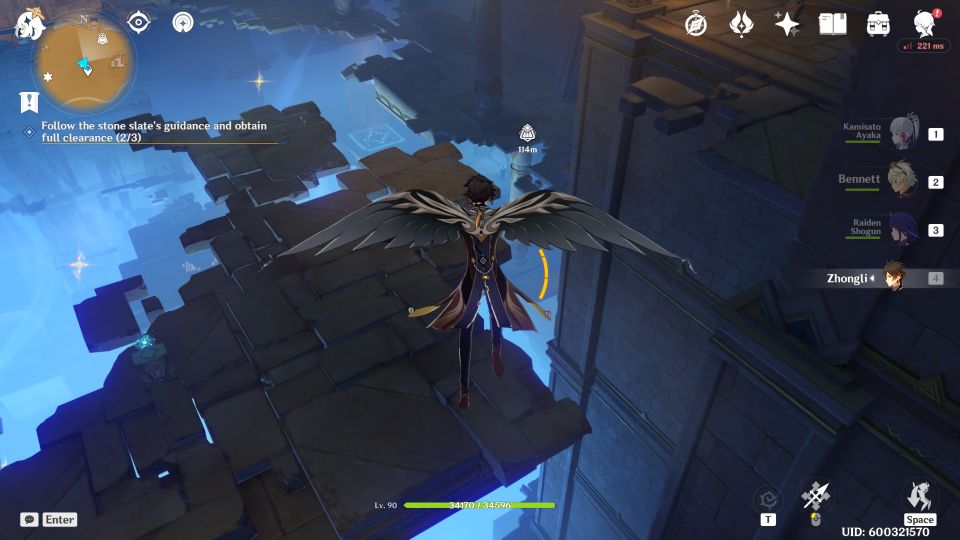Open the chat speech bubble
Screen dimensions: 960x540
click(x=29, y=519)
